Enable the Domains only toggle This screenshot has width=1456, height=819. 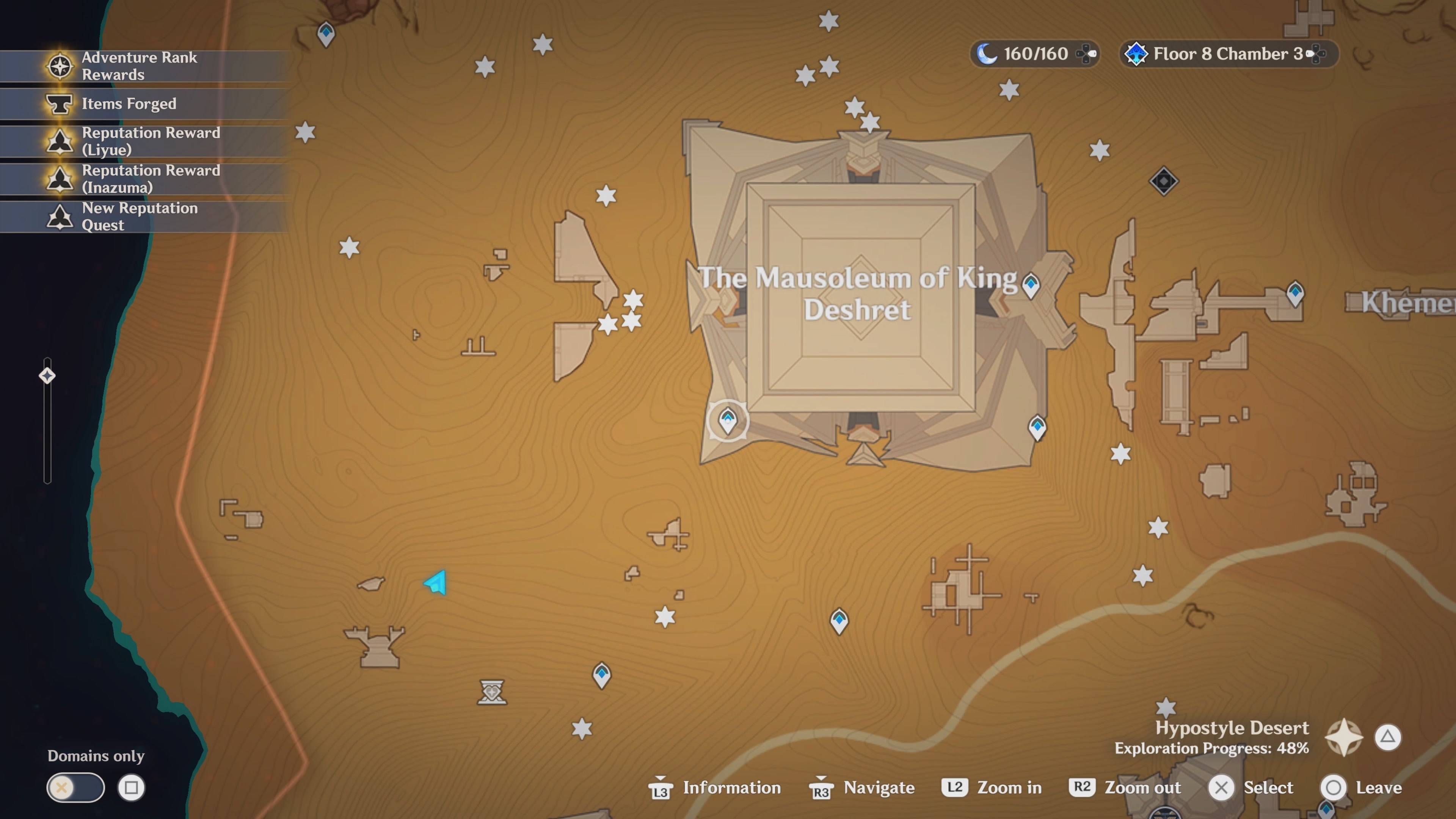[x=75, y=788]
